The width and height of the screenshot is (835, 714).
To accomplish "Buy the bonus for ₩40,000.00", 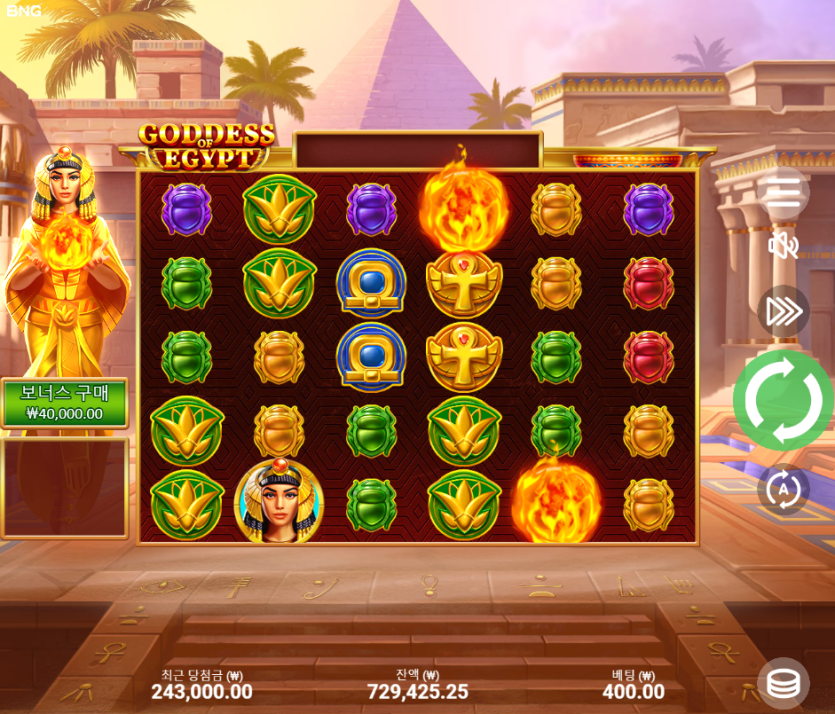I will 65,403.
